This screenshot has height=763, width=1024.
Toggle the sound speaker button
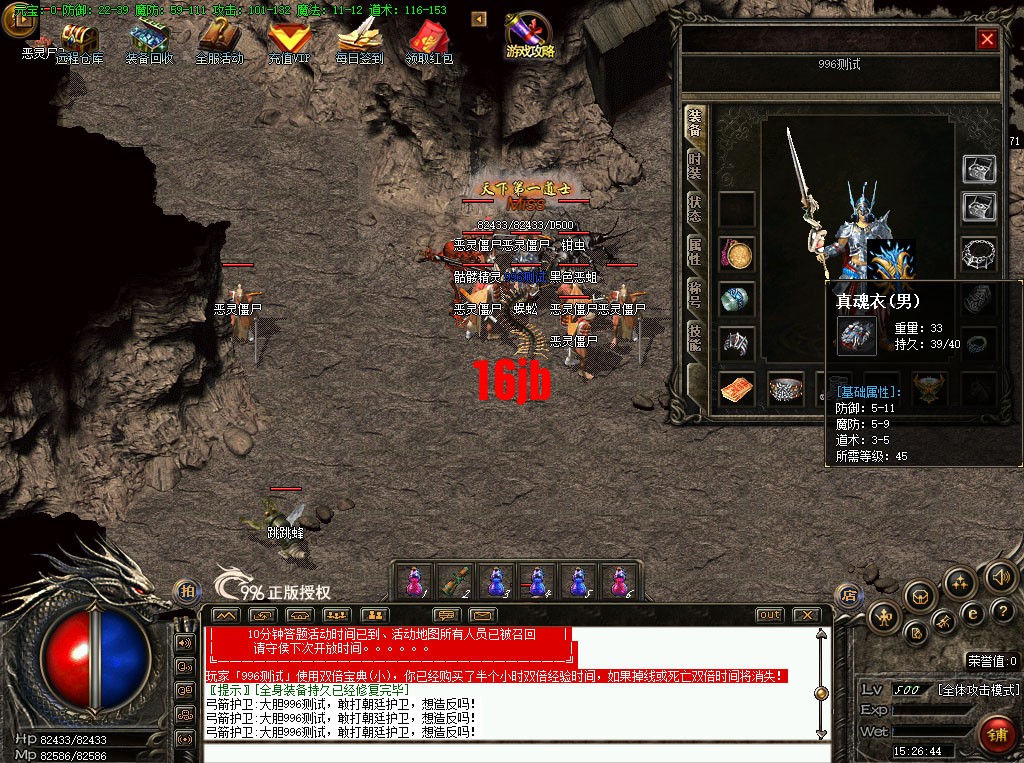[x=999, y=576]
